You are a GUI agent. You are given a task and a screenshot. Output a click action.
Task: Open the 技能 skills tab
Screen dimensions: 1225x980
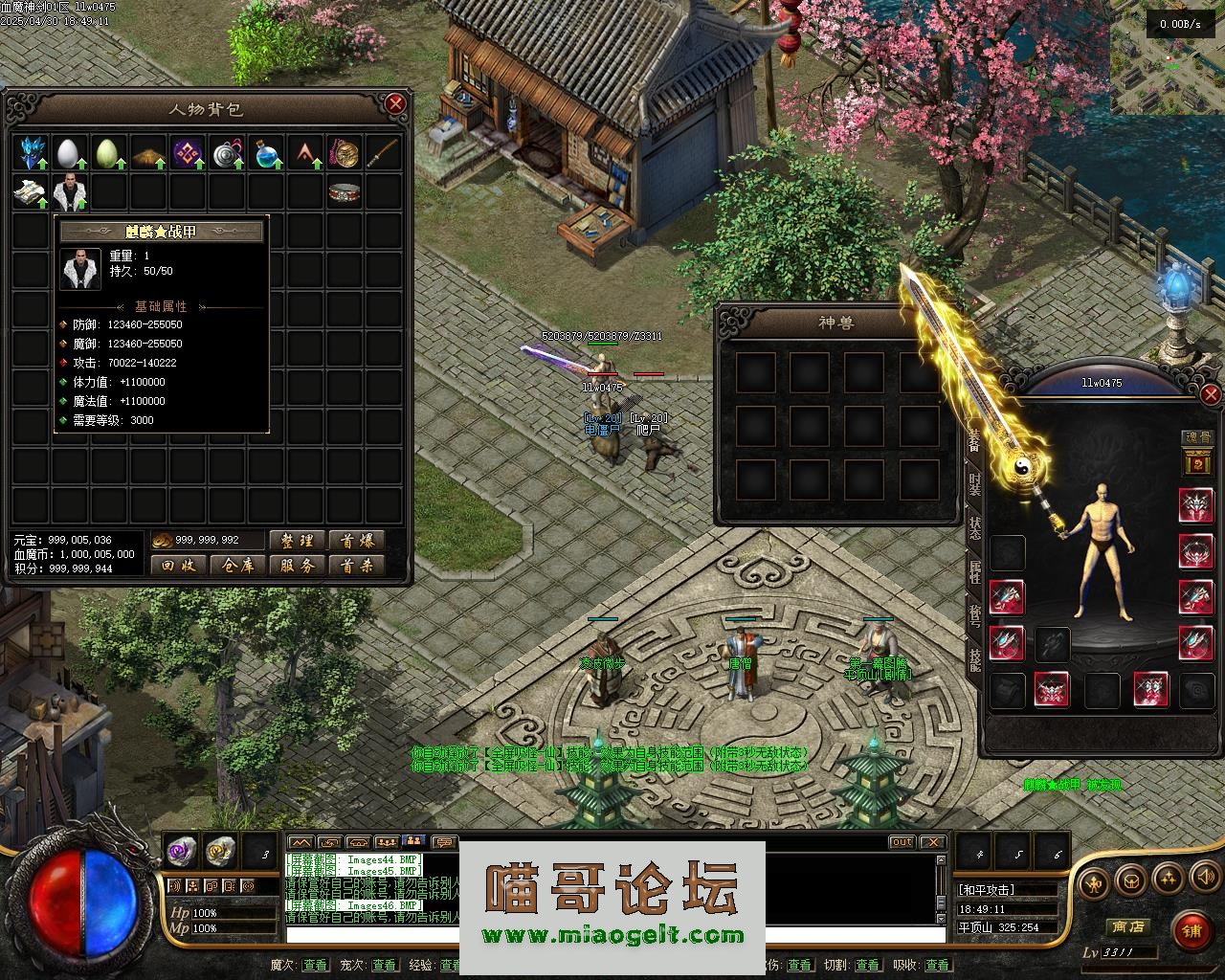974,658
